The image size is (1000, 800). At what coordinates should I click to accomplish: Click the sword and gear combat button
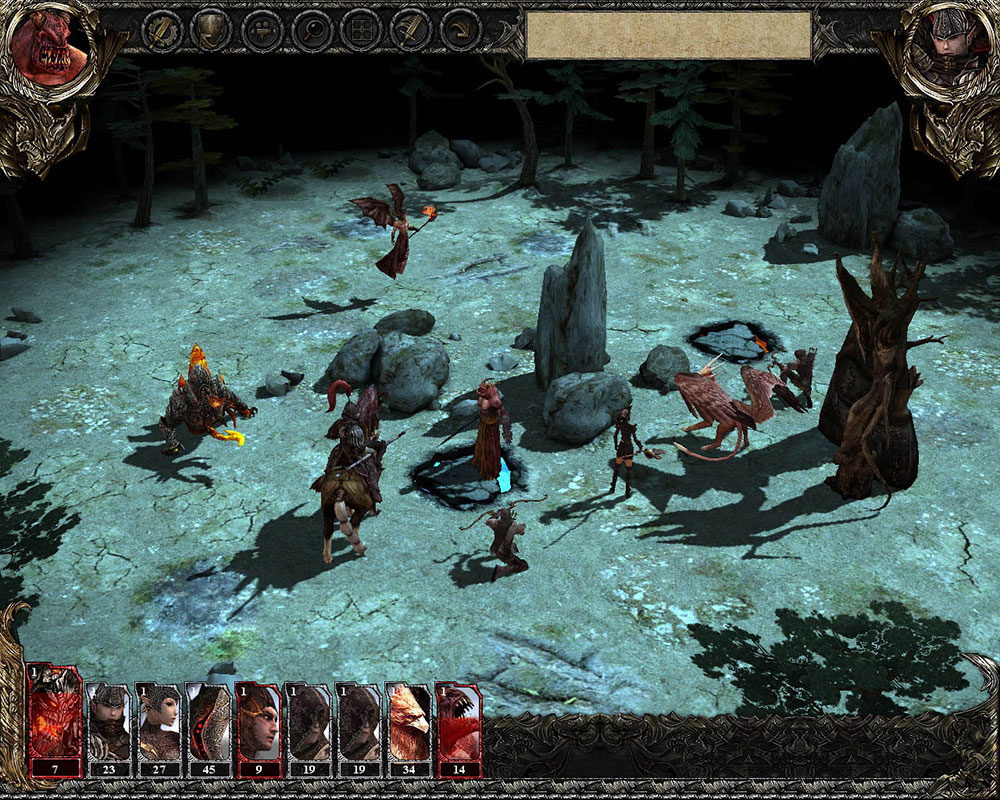[161, 31]
